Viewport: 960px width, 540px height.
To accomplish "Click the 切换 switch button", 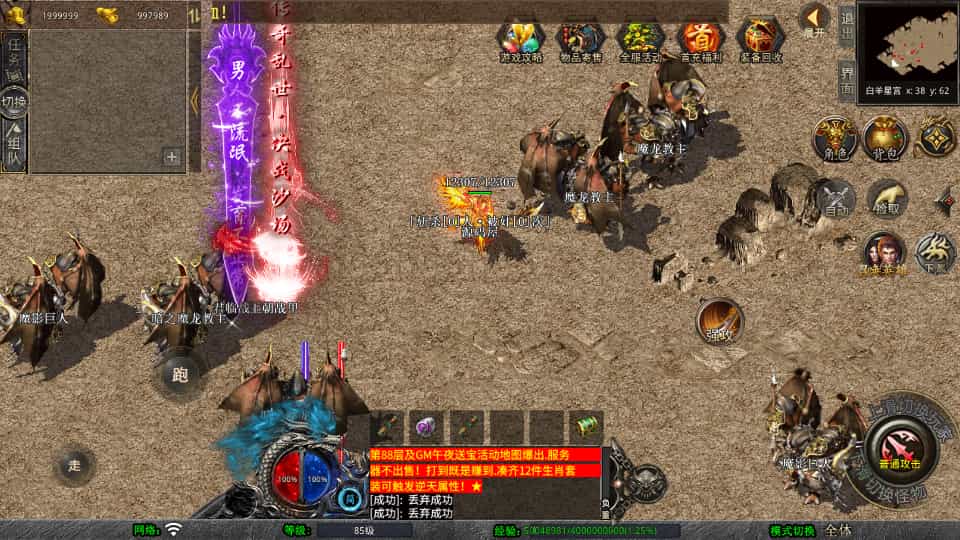I will 14,101.
